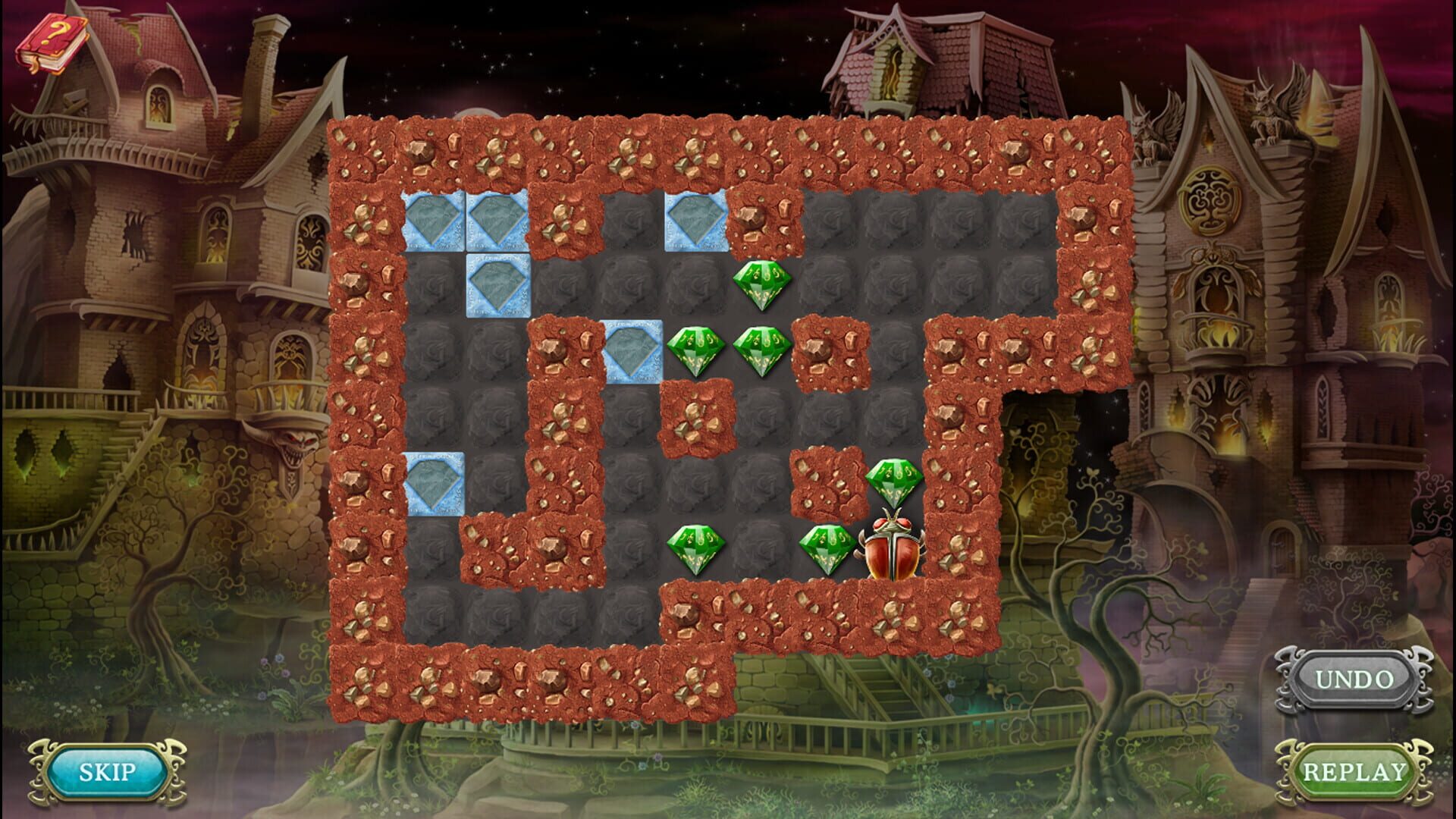Click the right gem of the horizontal gem pair
1456x819 pixels.
[x=762, y=353]
